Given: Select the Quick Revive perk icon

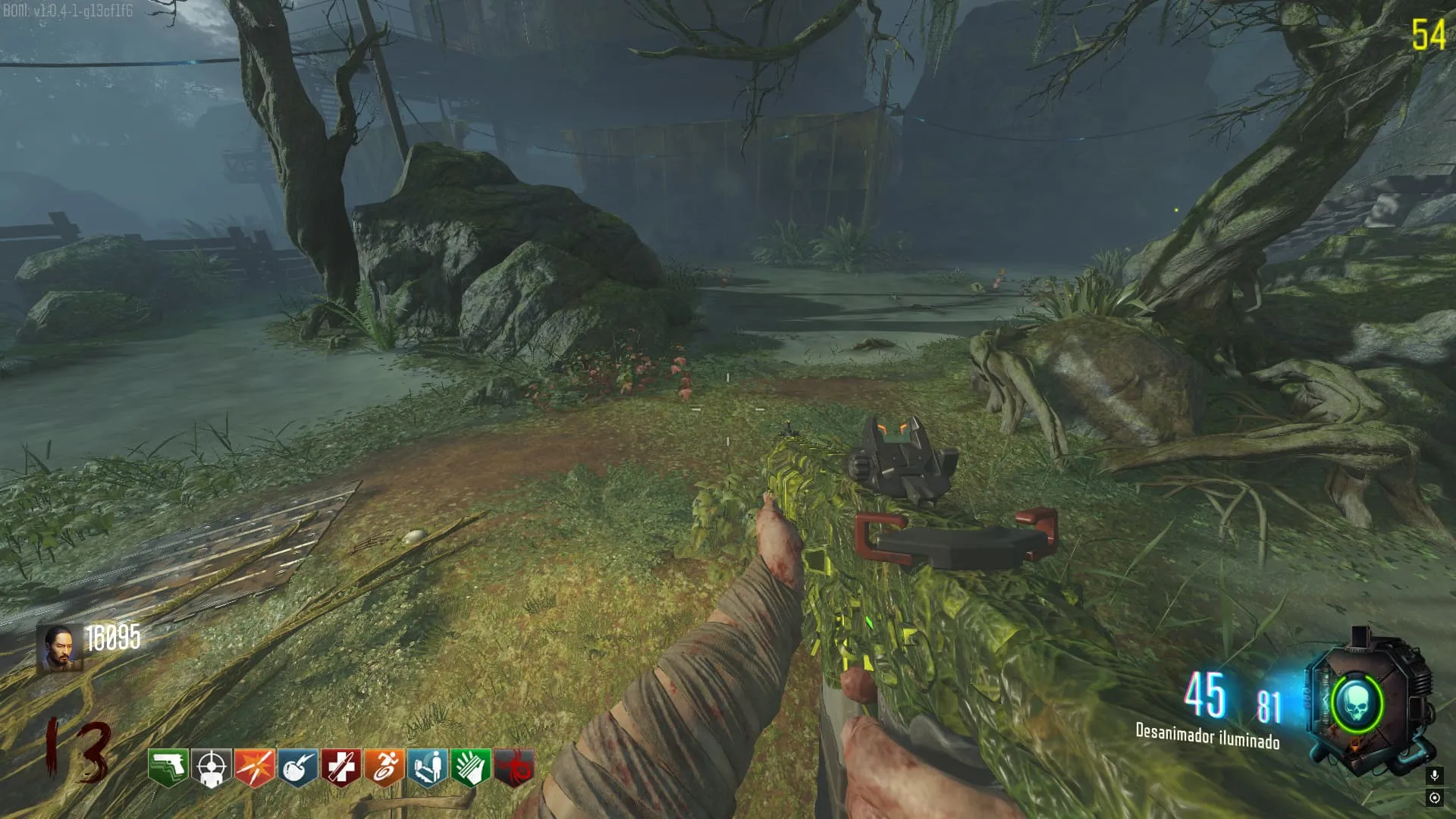Looking at the screenshot, I should 427,767.
